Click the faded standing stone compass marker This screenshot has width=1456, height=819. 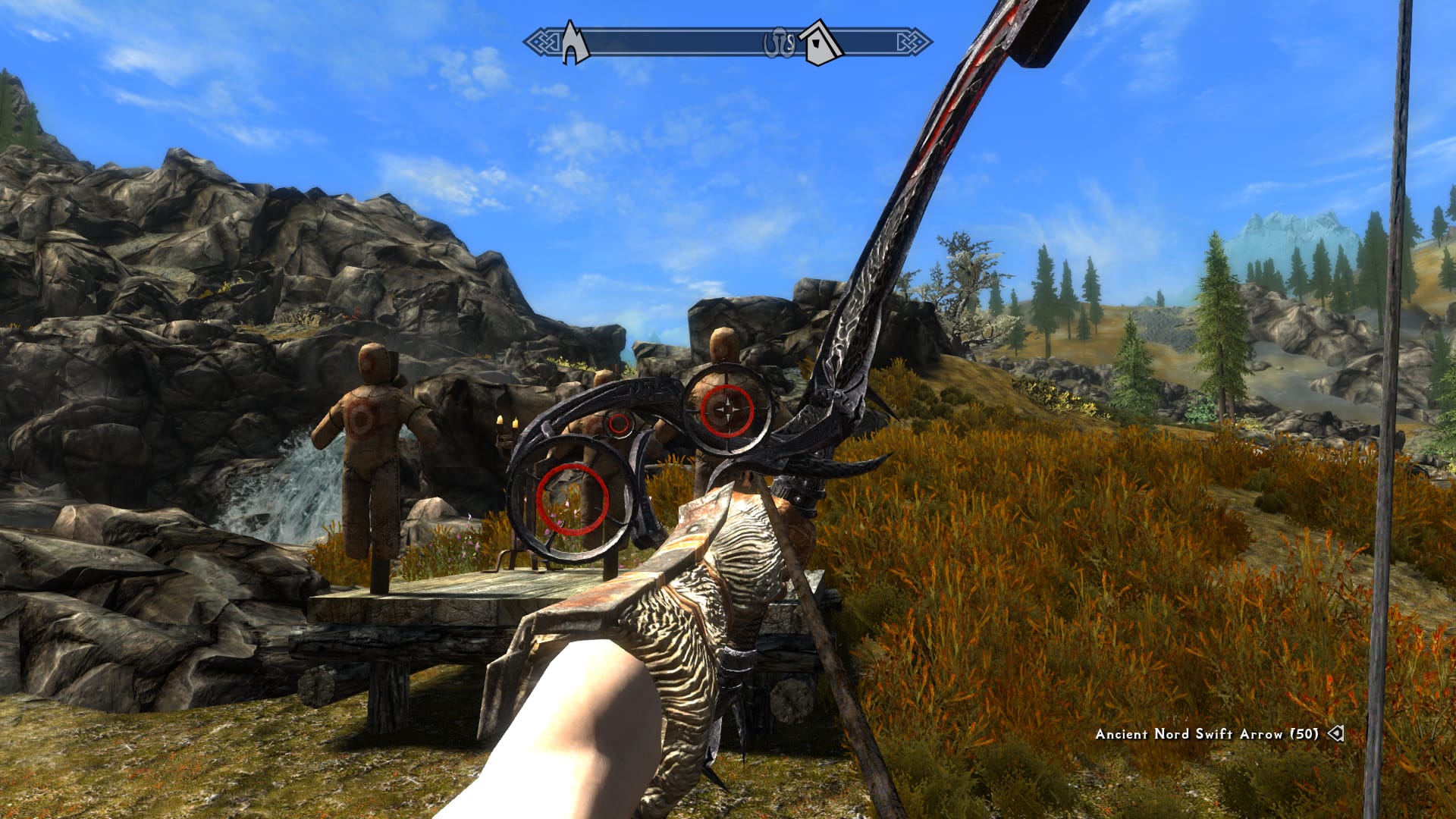[x=779, y=44]
